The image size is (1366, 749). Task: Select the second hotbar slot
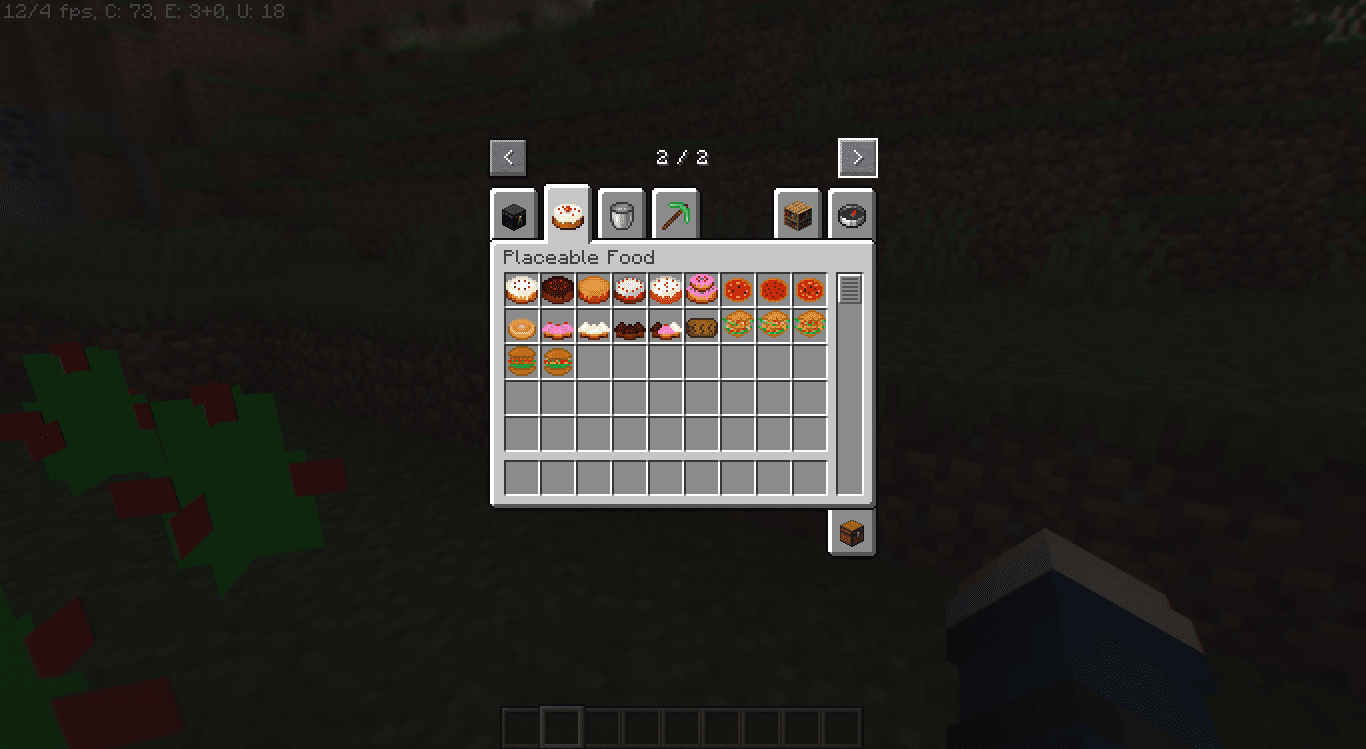pos(560,724)
